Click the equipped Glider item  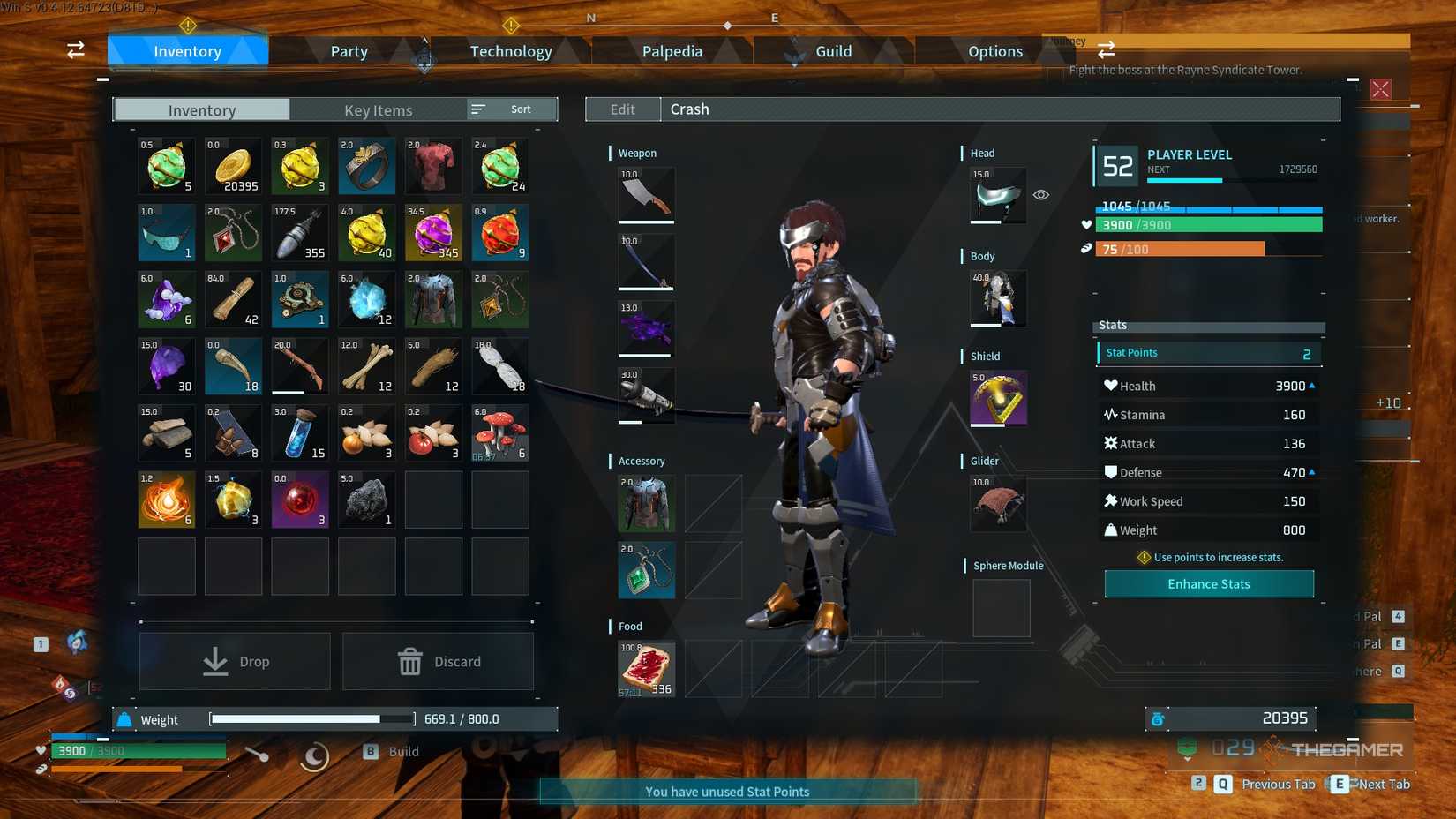997,504
